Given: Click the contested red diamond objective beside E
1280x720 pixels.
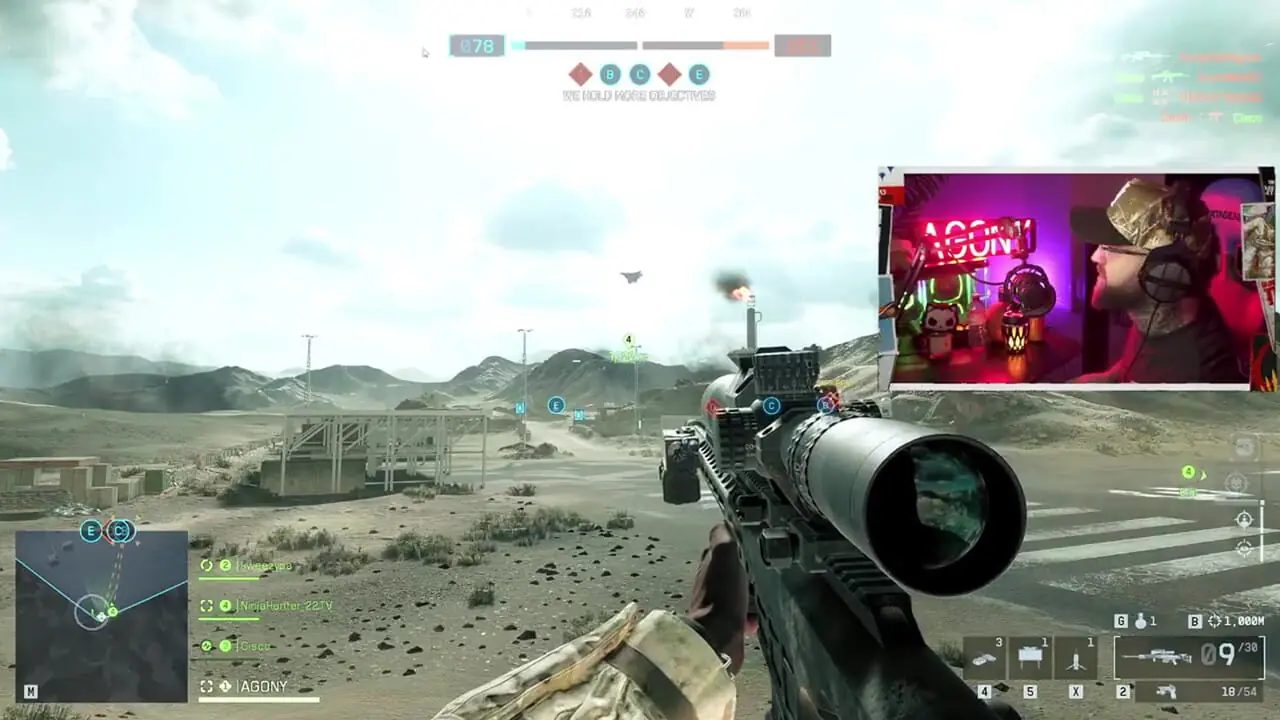Looking at the screenshot, I should (x=669, y=75).
